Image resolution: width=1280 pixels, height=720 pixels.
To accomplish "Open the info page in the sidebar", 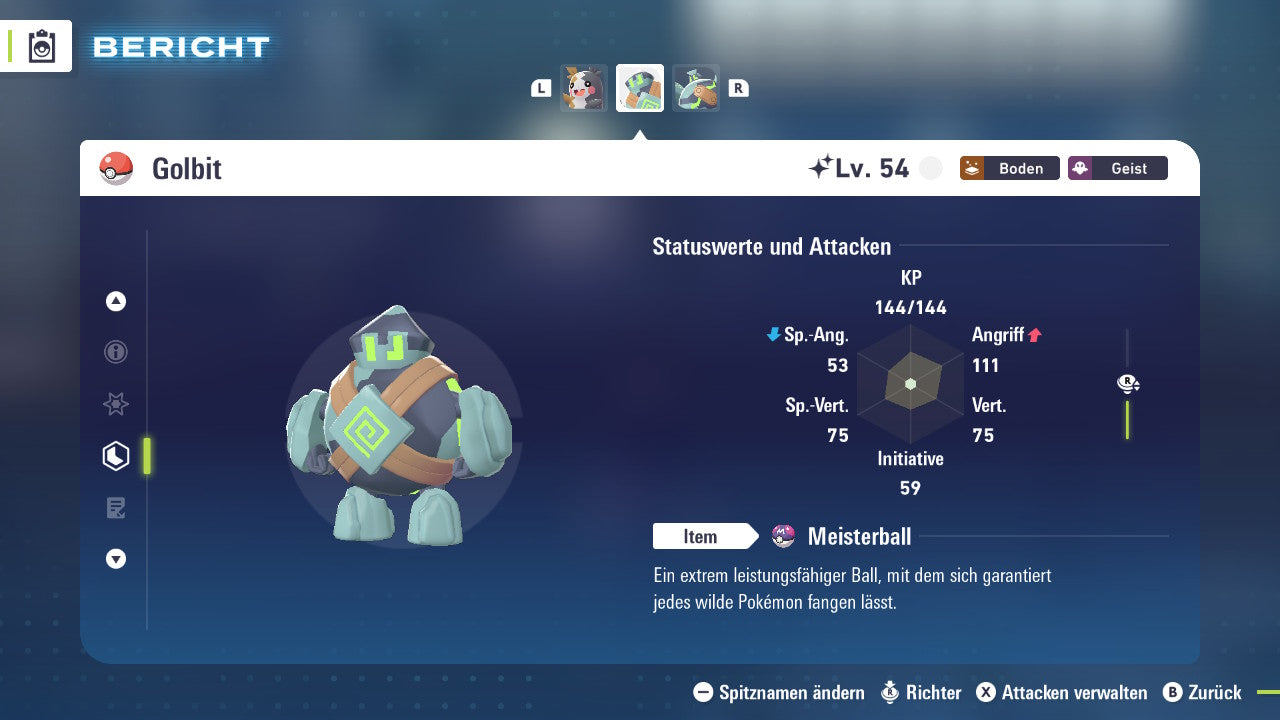I will [115, 352].
